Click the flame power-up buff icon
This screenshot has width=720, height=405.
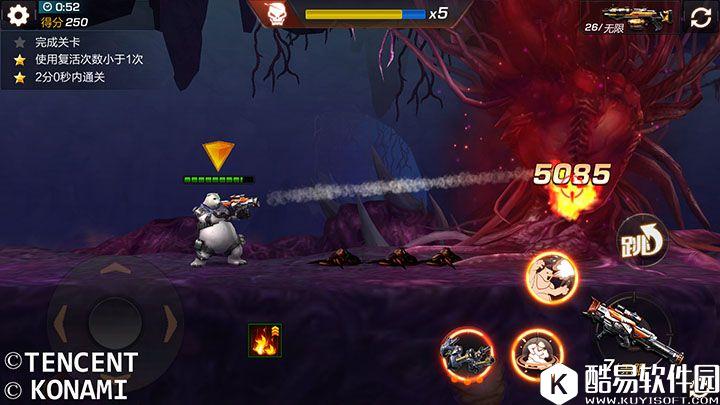tap(265, 340)
